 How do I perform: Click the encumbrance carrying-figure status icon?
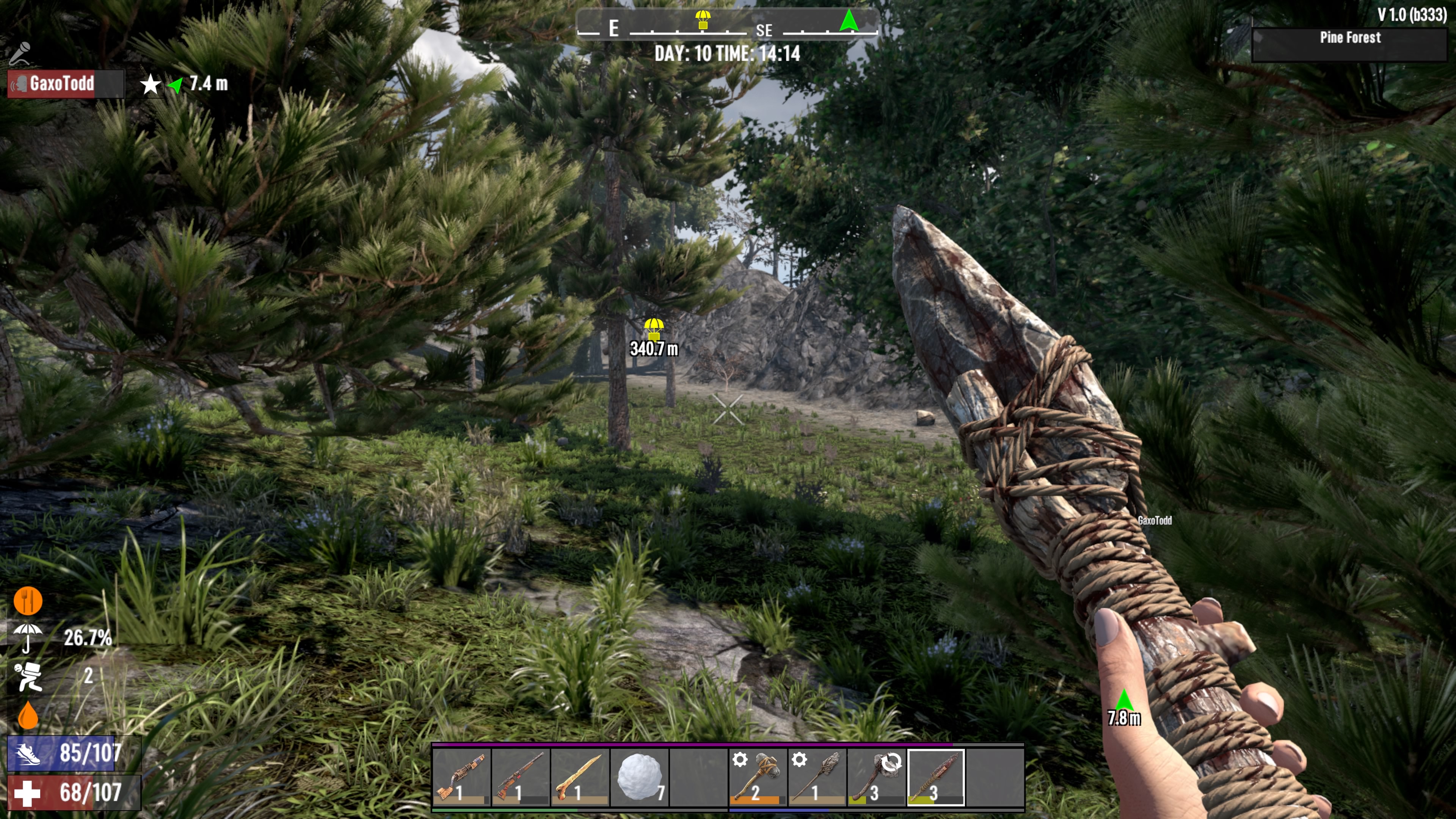(x=28, y=676)
